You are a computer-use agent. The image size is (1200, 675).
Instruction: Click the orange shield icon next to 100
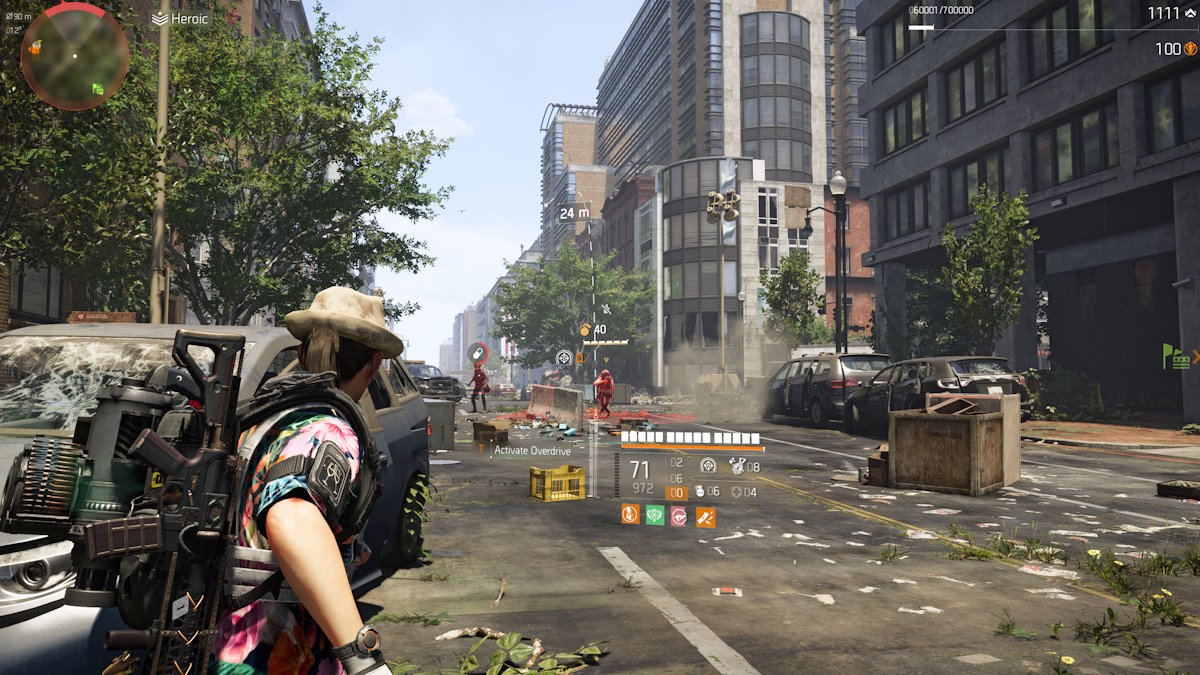(x=1190, y=48)
